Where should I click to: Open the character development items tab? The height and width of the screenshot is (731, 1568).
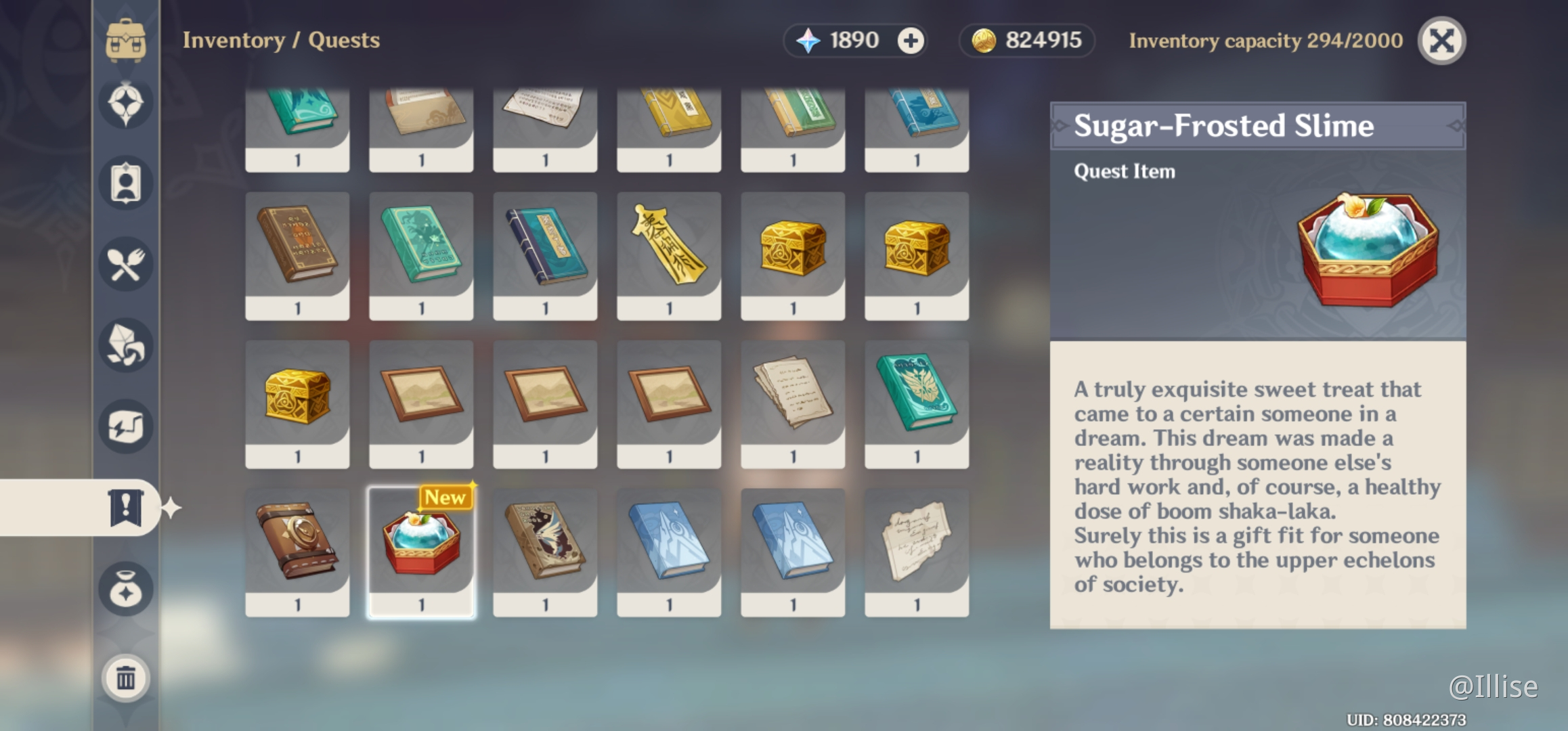pos(126,183)
